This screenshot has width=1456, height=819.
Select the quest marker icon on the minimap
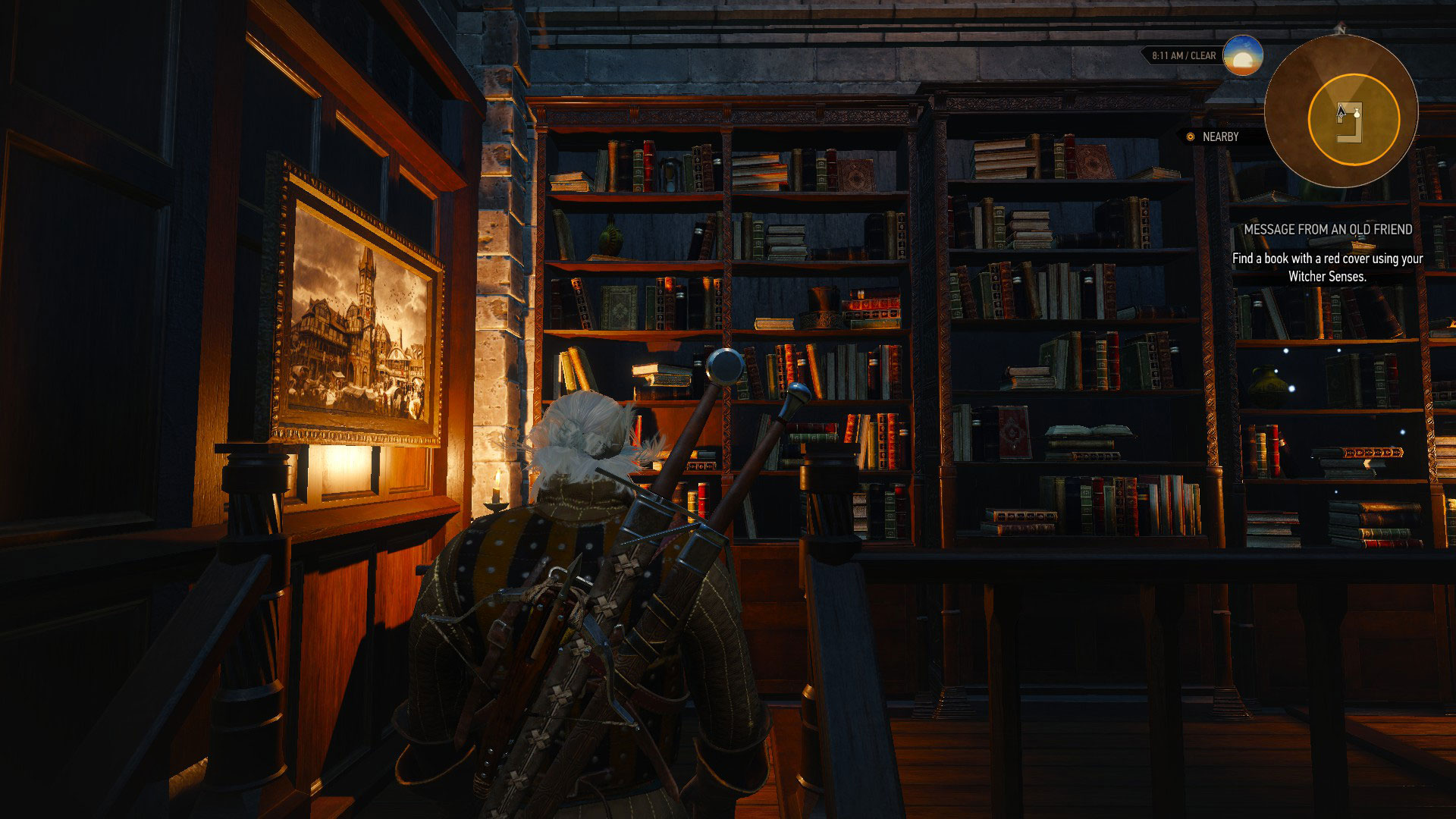click(1357, 115)
